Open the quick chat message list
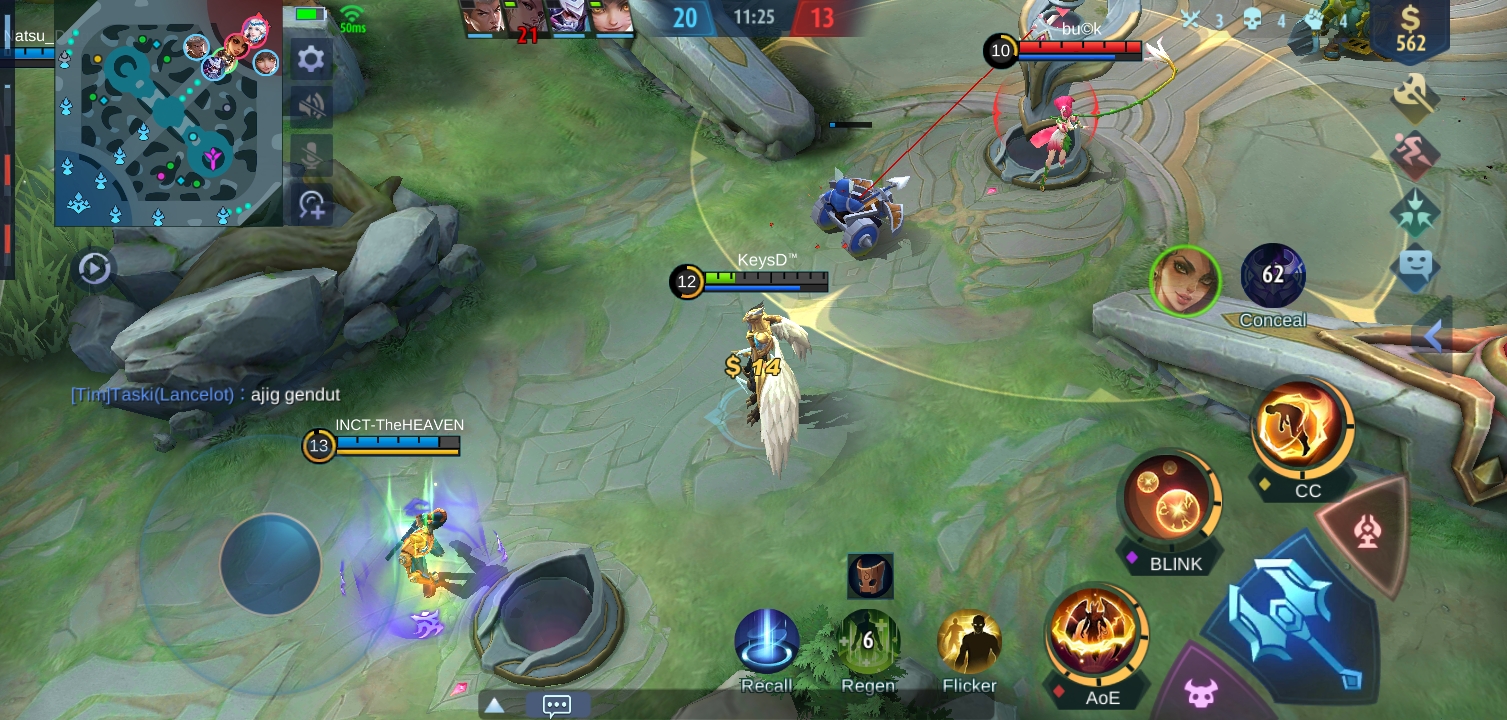The width and height of the screenshot is (1507, 720). point(556,705)
